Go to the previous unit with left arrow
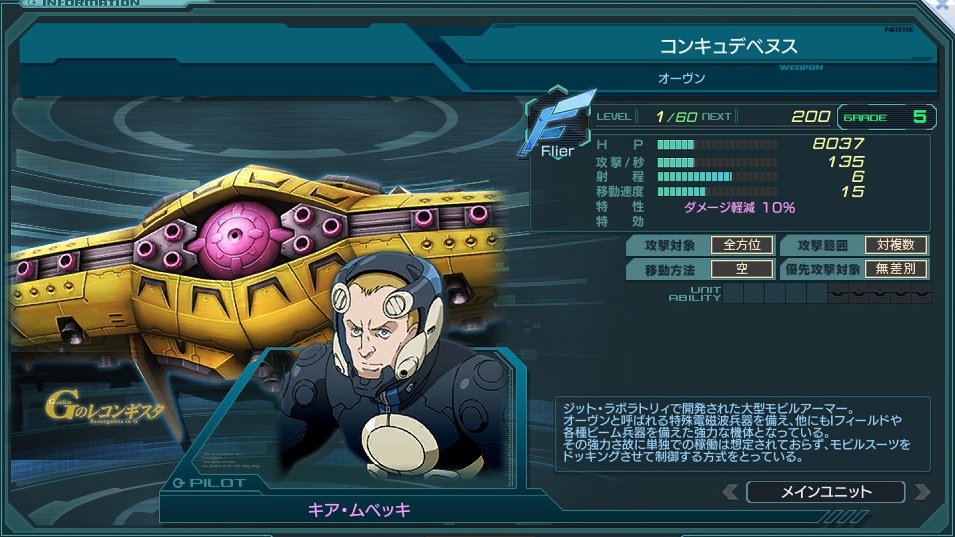Viewport: 955px width, 537px height. (731, 492)
